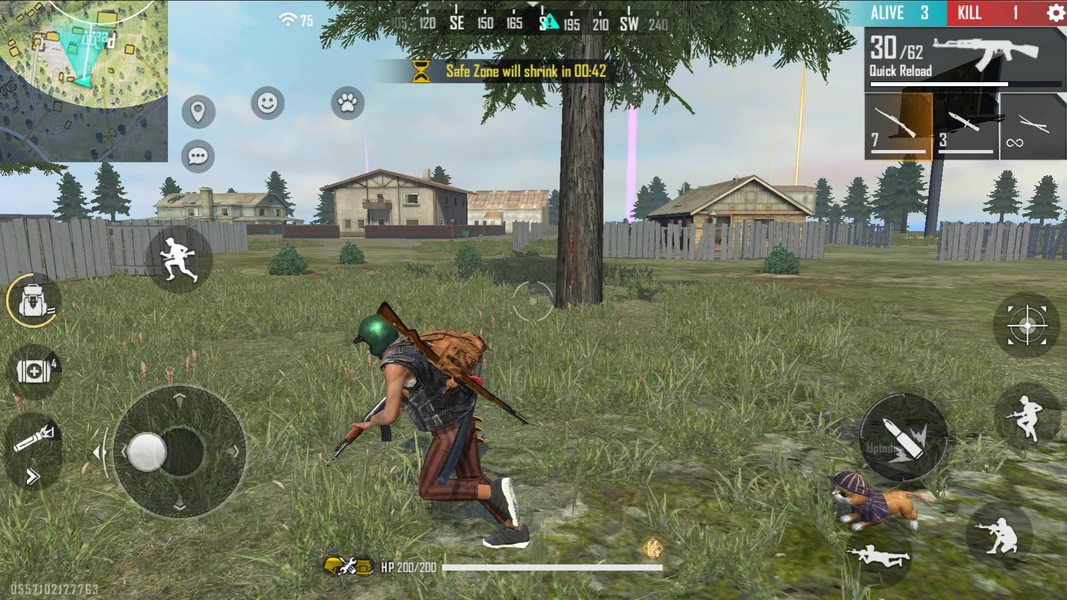Use the medkit heal button
1067x600 pixels.
tap(34, 372)
